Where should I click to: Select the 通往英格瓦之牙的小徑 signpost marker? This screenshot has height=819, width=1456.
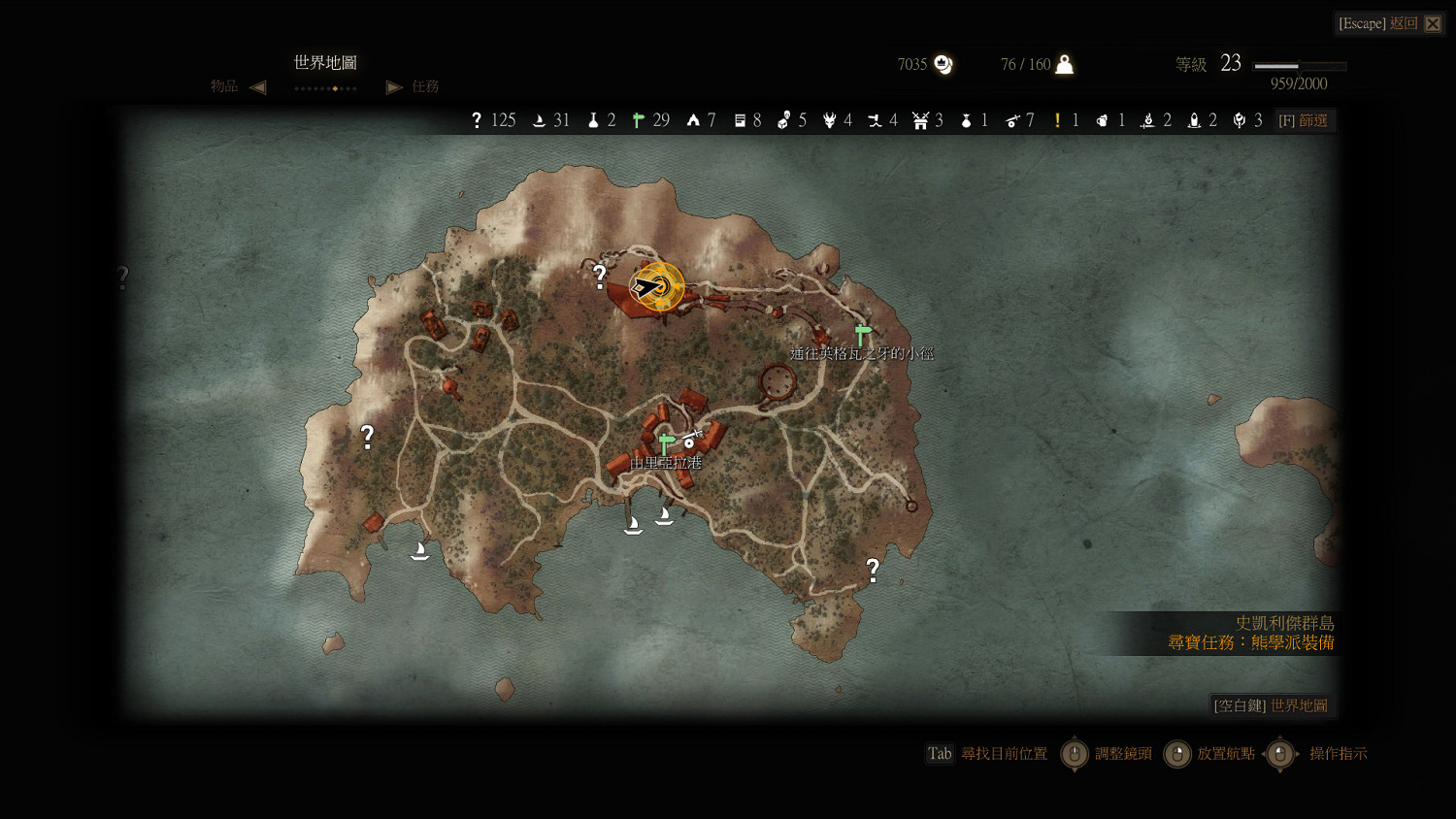(862, 334)
